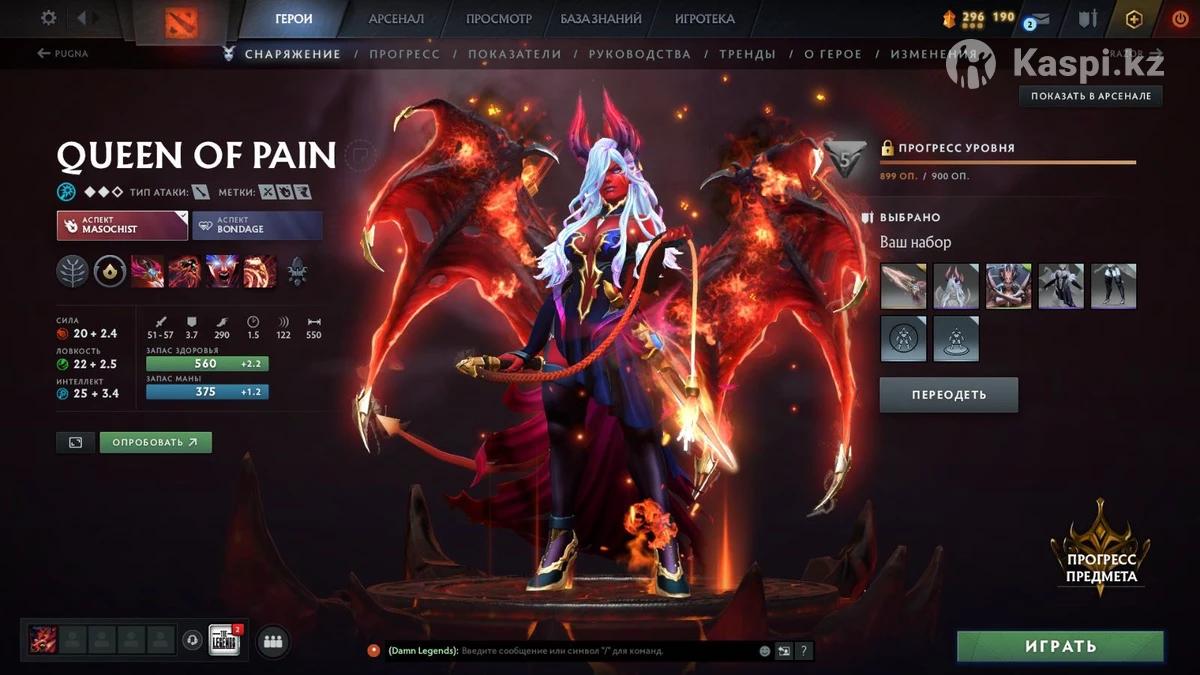Click the Показать в арсенале button
The image size is (1200, 675).
[x=1091, y=96]
